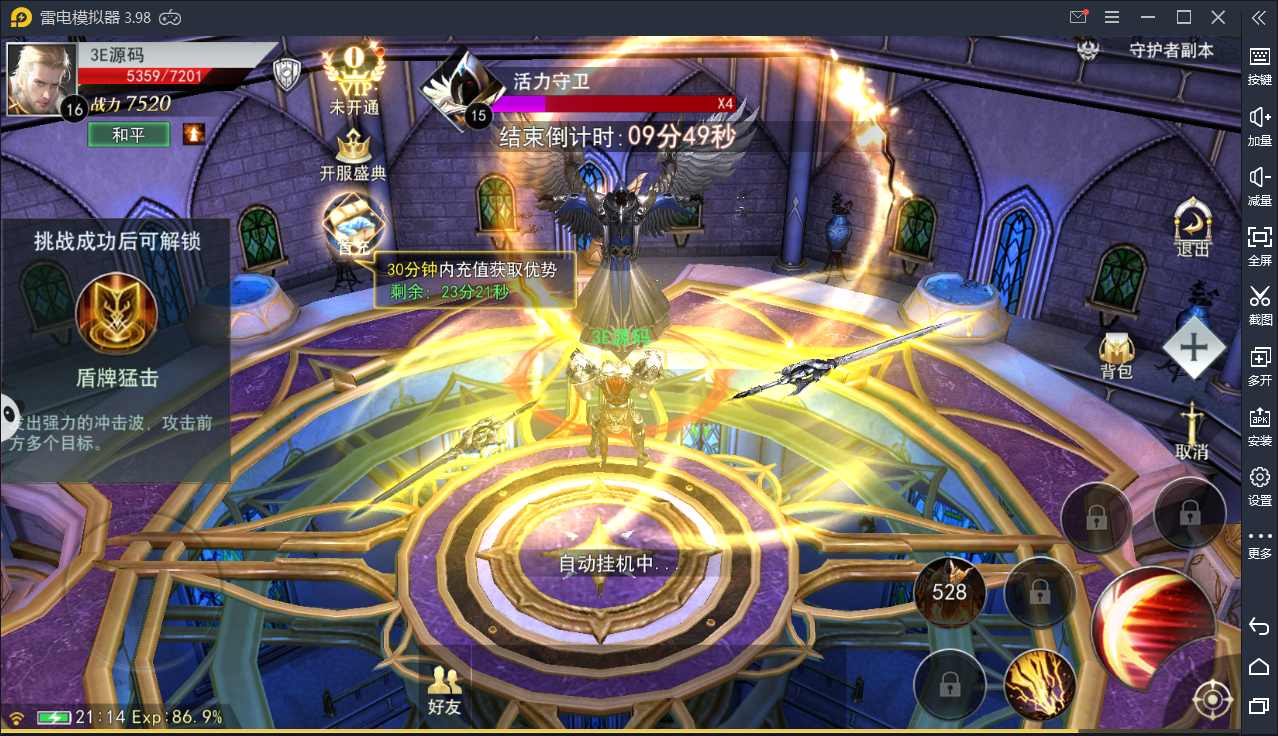Open emulator 设置 settings

click(1260, 484)
